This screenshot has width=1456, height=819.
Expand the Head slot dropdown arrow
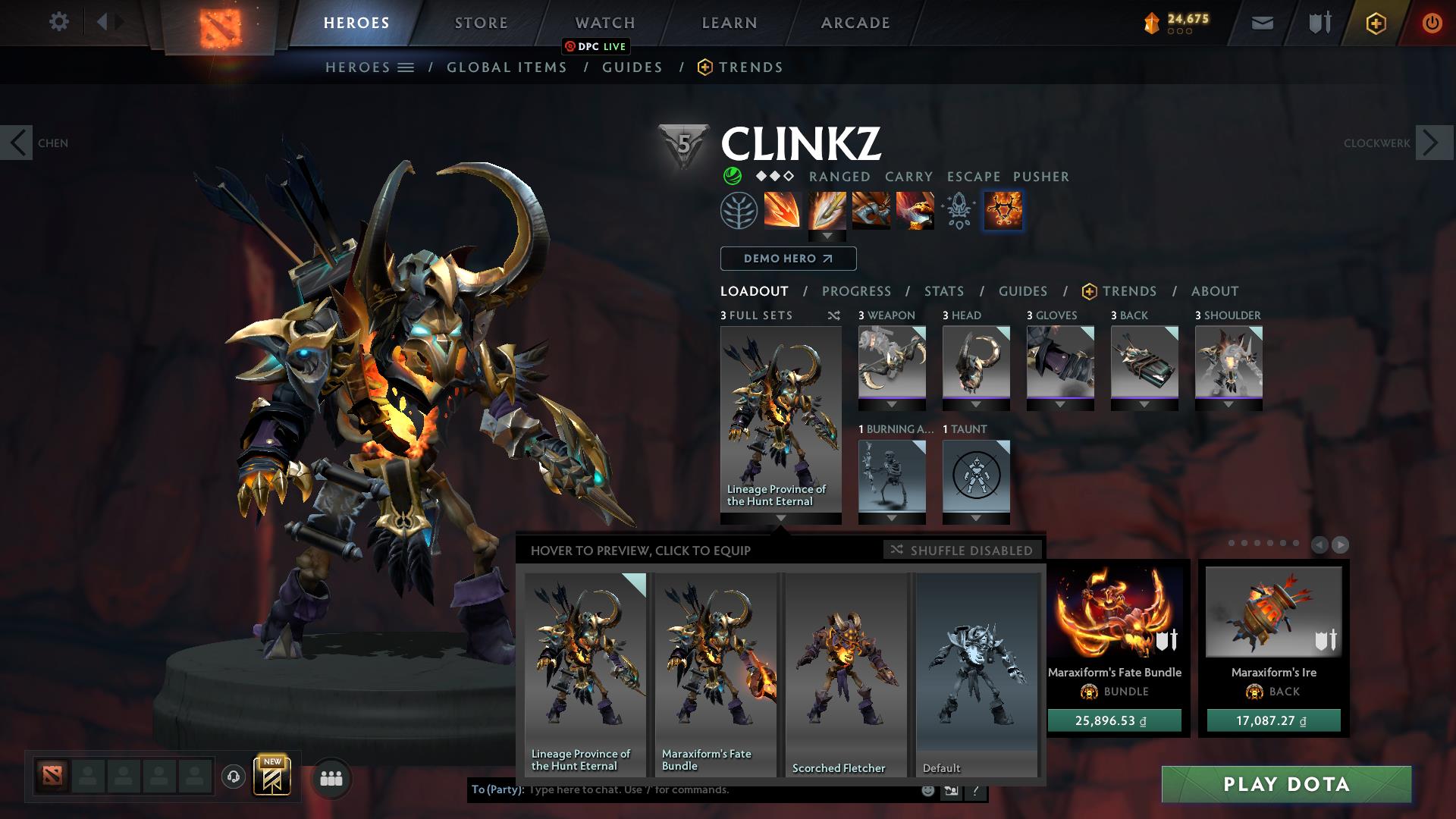pyautogui.click(x=976, y=406)
